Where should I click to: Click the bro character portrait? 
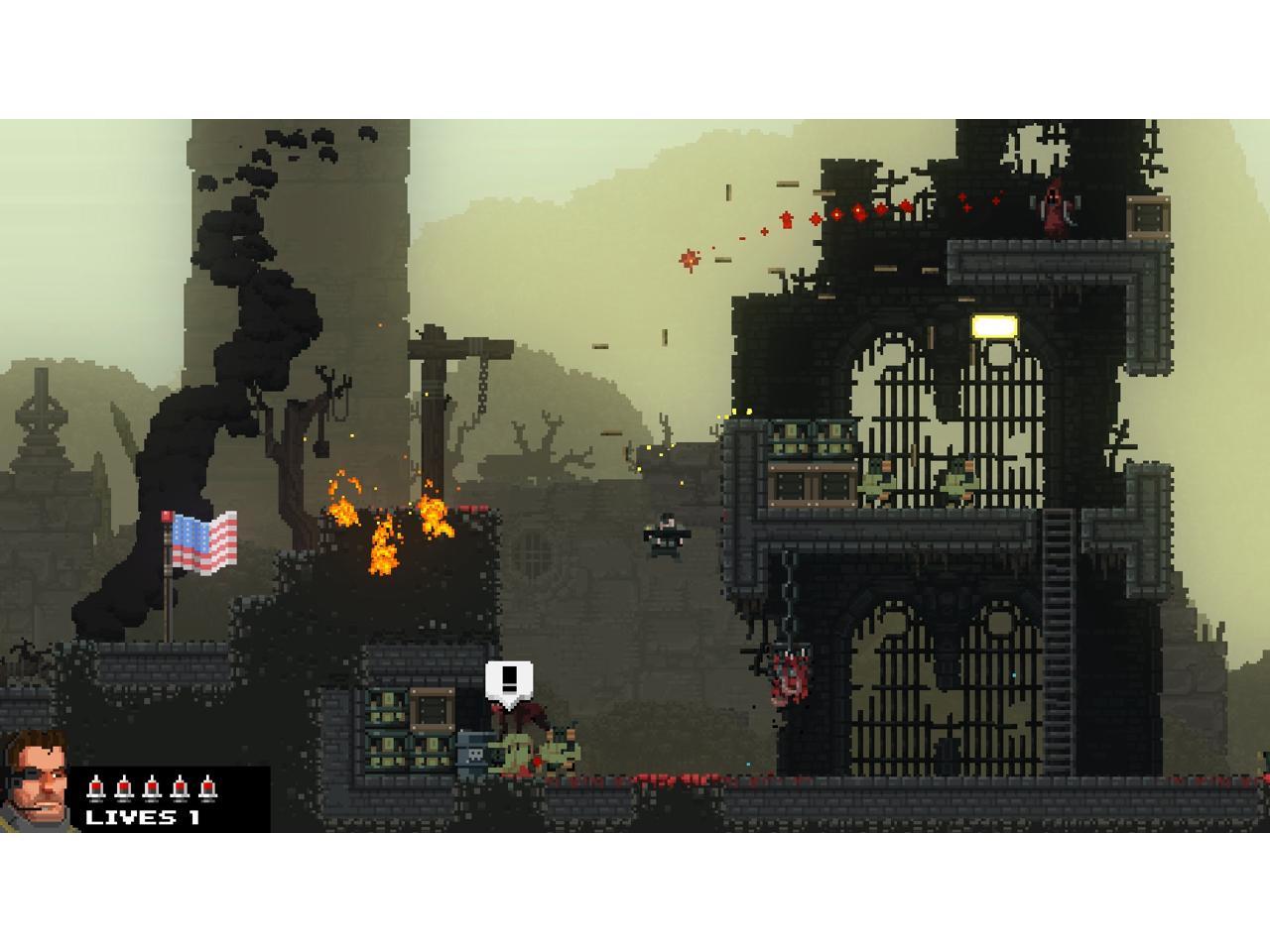(38, 781)
